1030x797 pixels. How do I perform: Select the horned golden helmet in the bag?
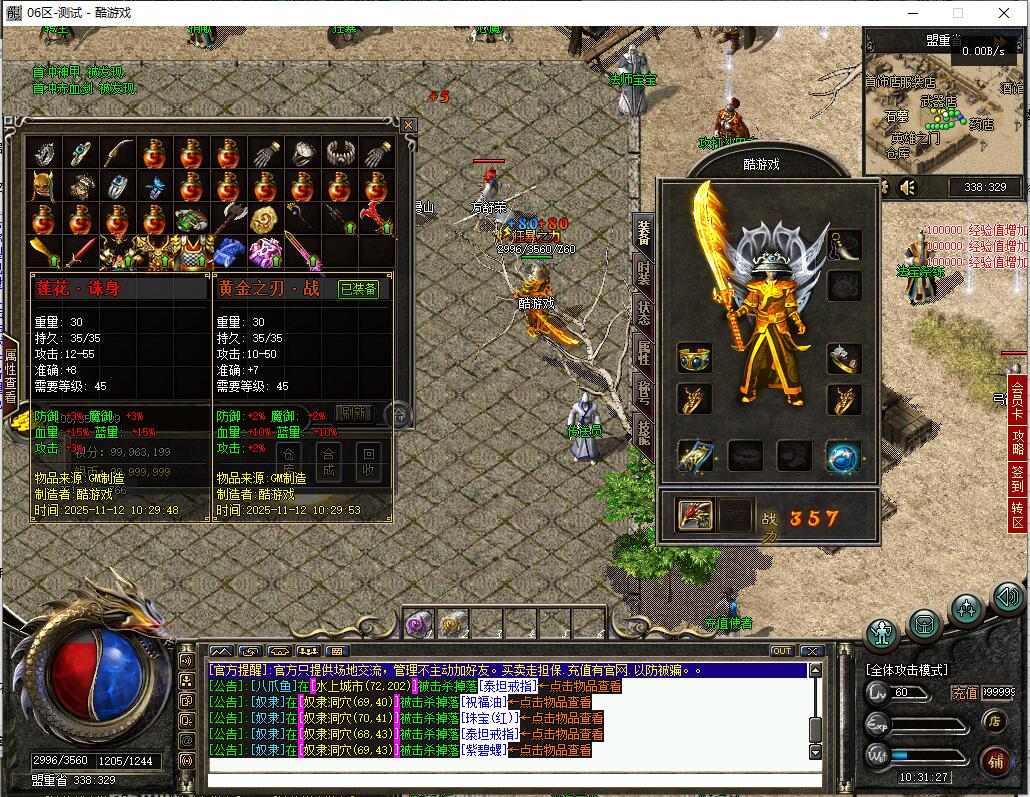pyautogui.click(x=43, y=187)
